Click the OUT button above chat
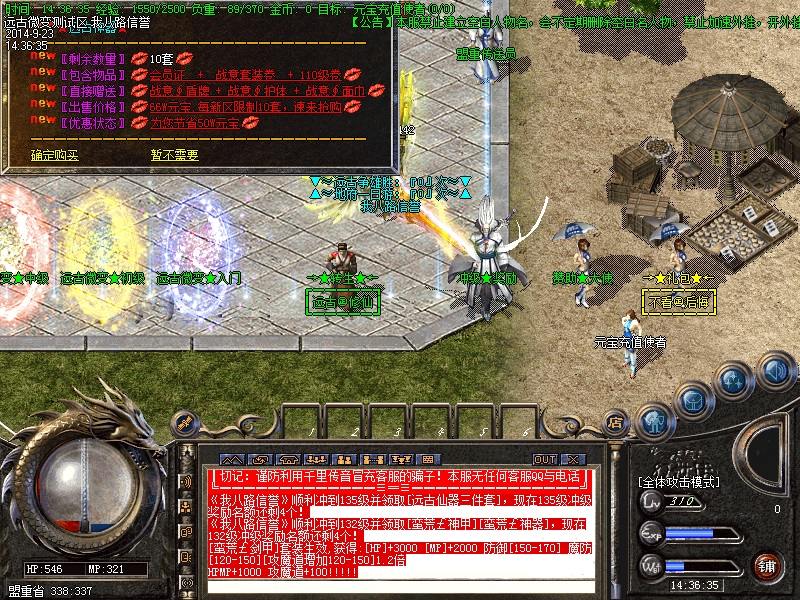Viewport: 800px width, 600px height. click(544, 459)
